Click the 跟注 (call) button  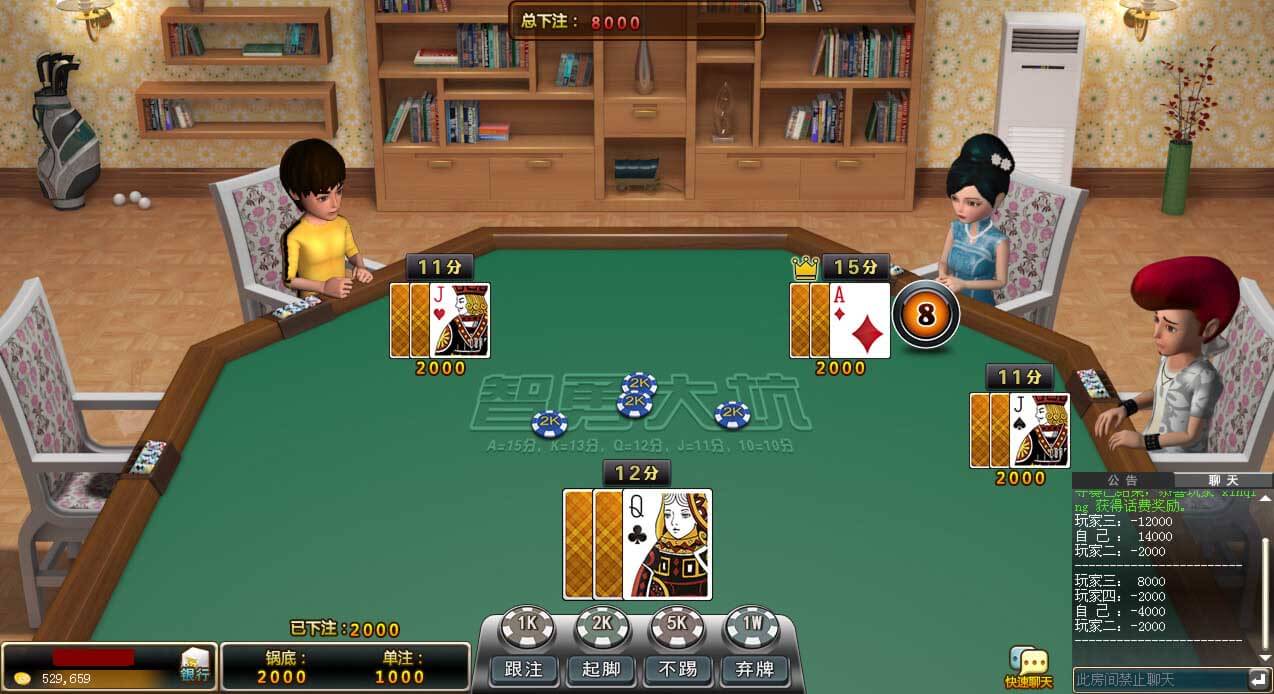524,669
